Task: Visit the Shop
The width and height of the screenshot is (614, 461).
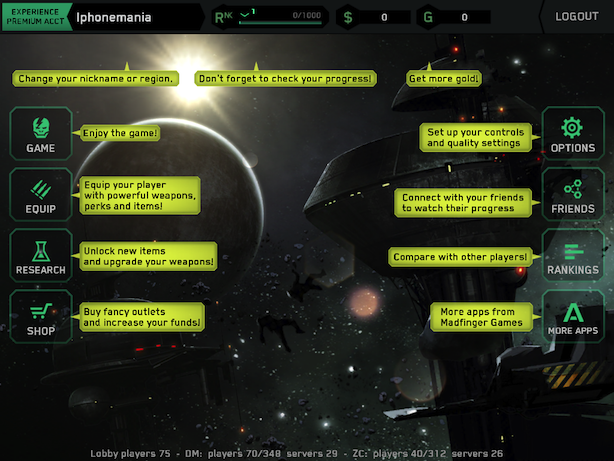Action: point(41,316)
